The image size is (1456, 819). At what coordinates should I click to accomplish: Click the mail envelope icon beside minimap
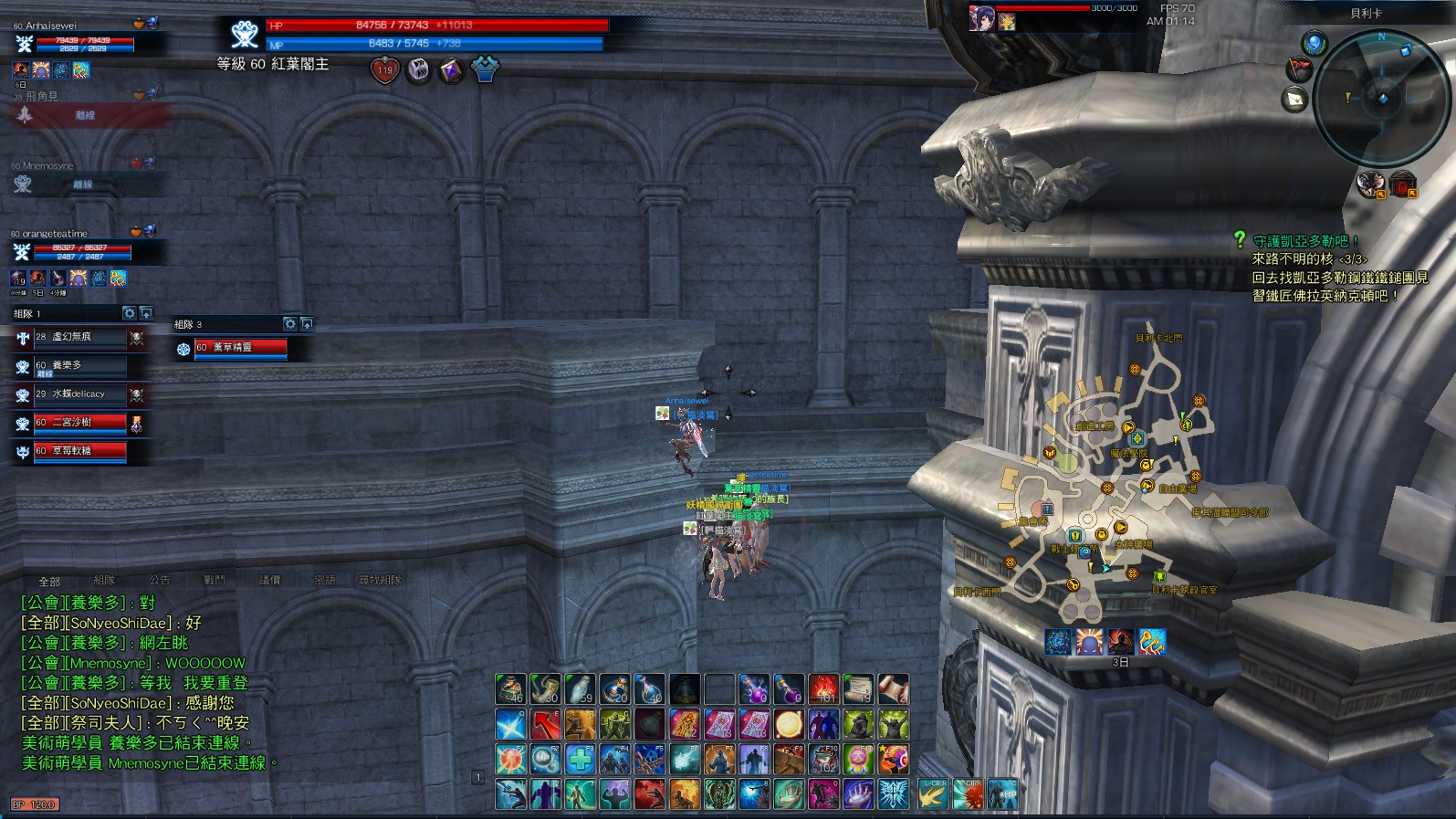[1294, 99]
